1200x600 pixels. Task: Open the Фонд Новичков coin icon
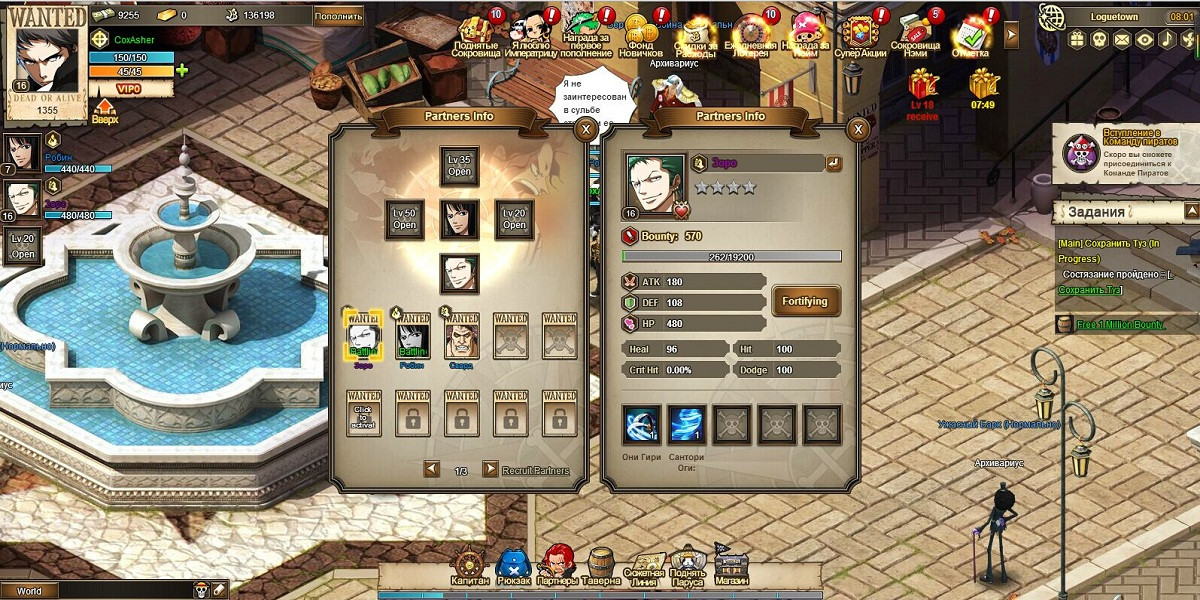[643, 36]
